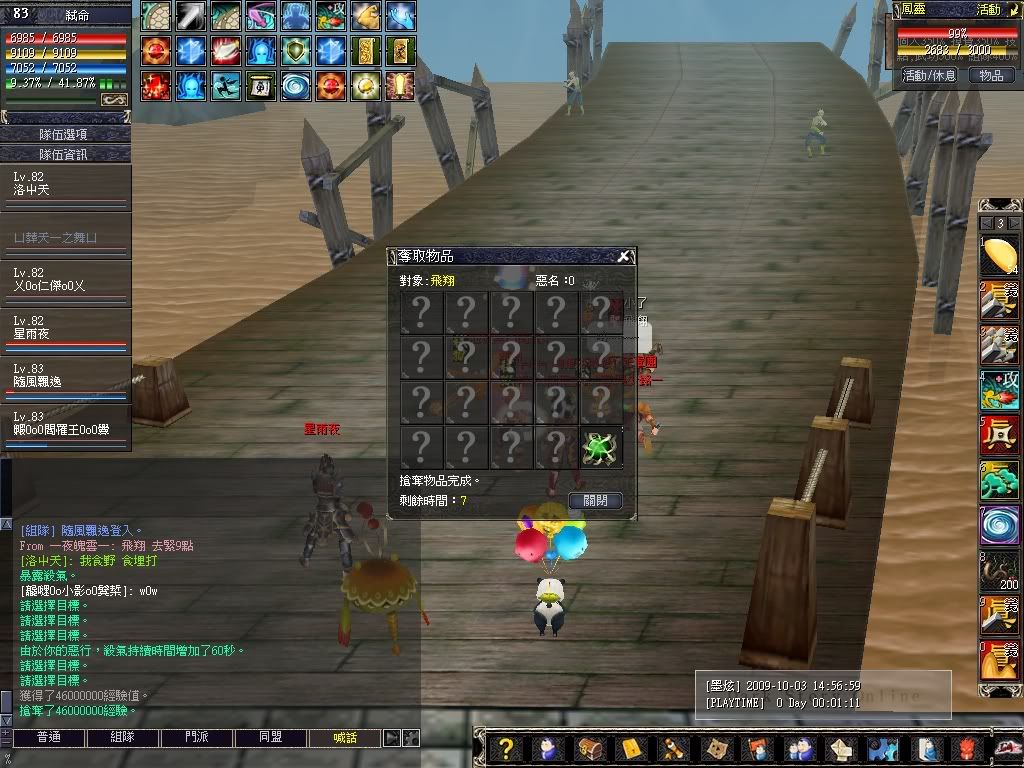The height and width of the screenshot is (768, 1024).
Task: Click the 關閉 button in loot window
Action: 595,501
